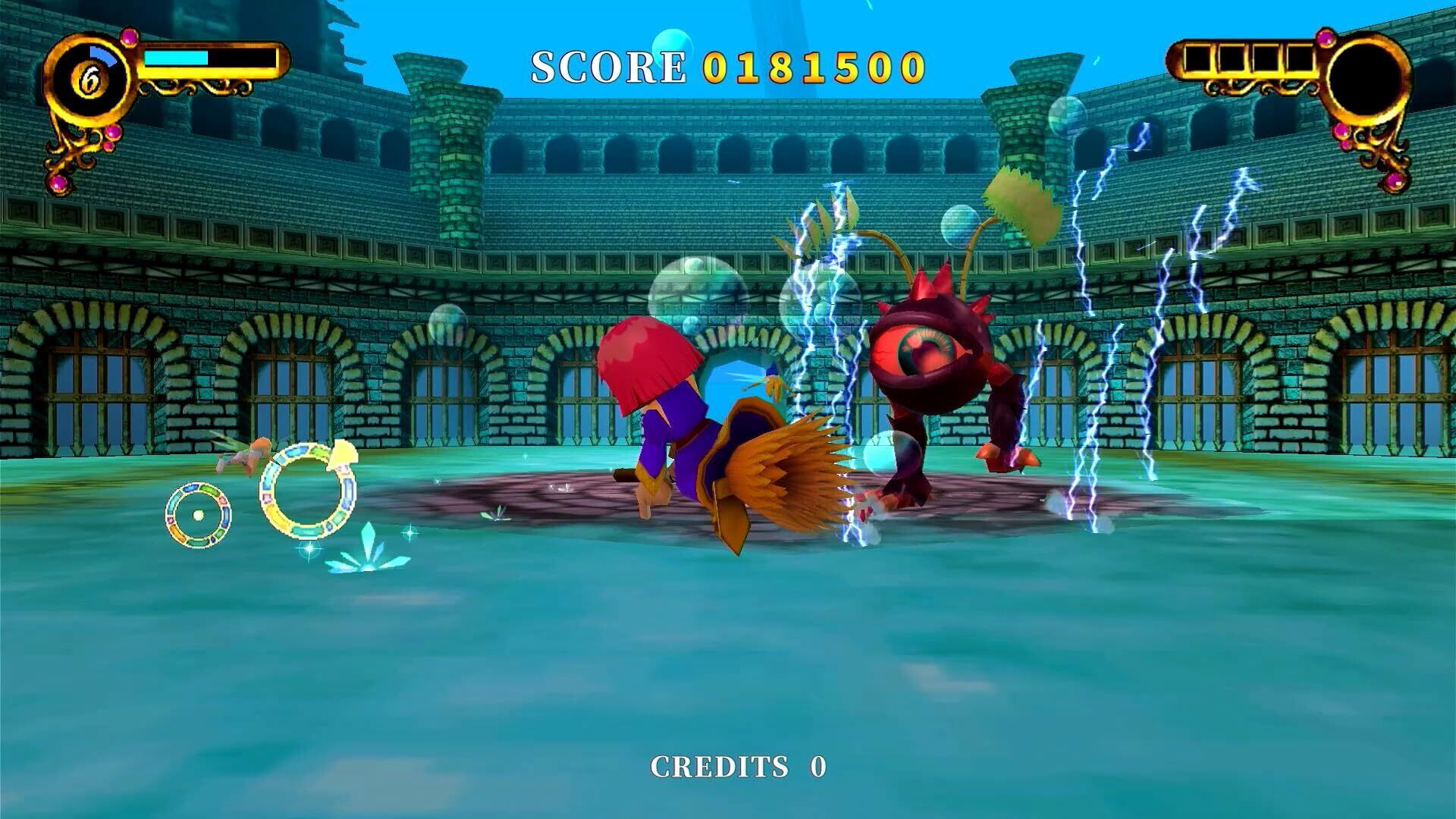1456x819 pixels.
Task: Click the gold lives emblem showing 6
Action: (x=90, y=80)
